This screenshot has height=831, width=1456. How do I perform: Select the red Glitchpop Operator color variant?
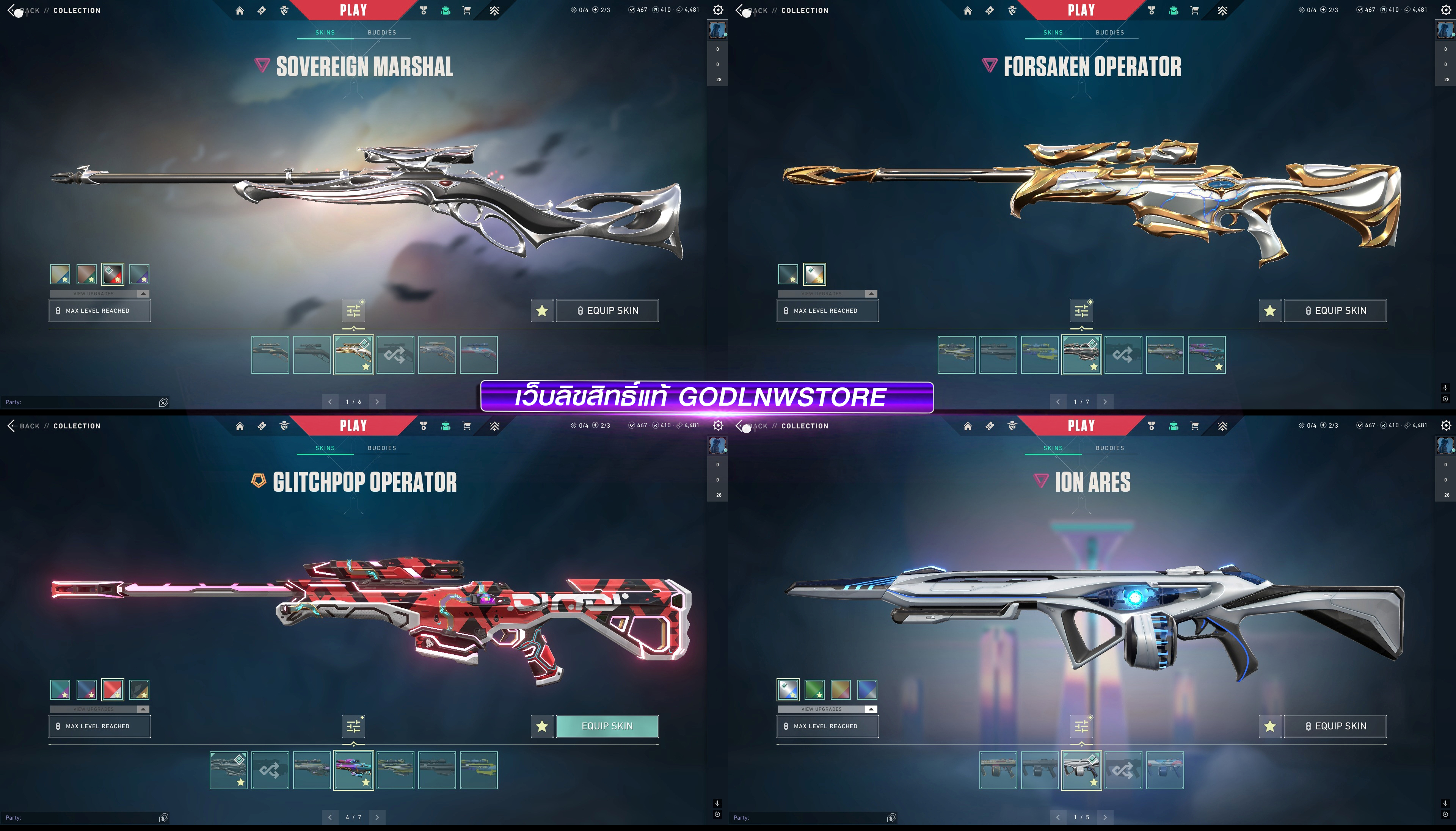(113, 690)
